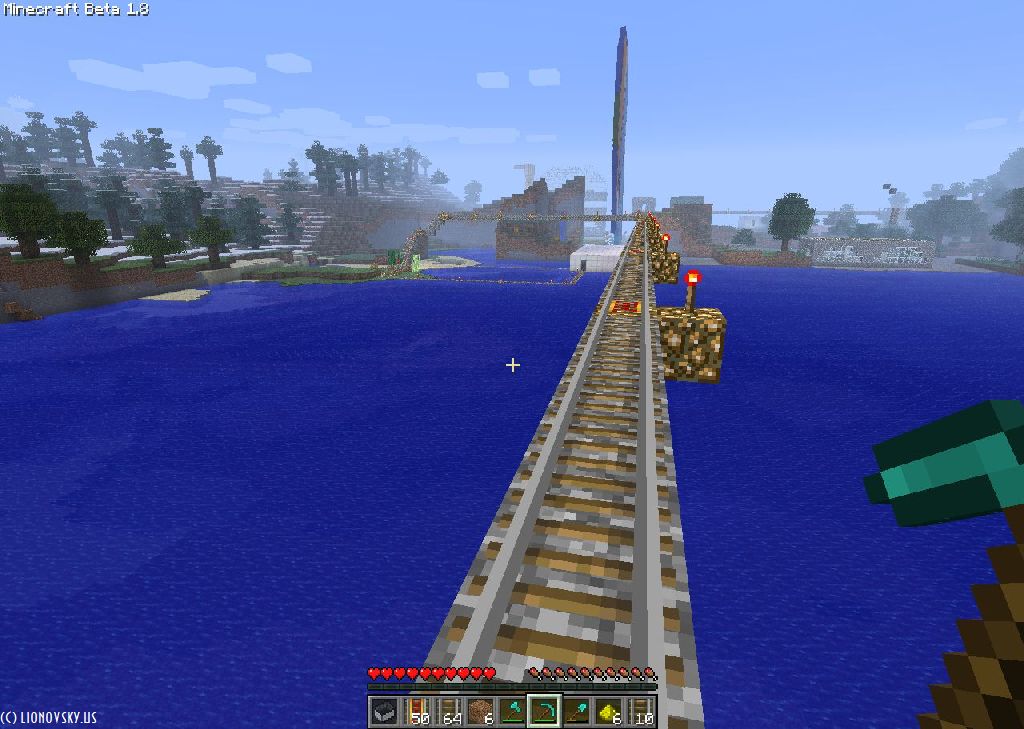Viewport: 1024px width, 729px height.
Task: Select the minecart hotbar slot
Action: [384, 711]
